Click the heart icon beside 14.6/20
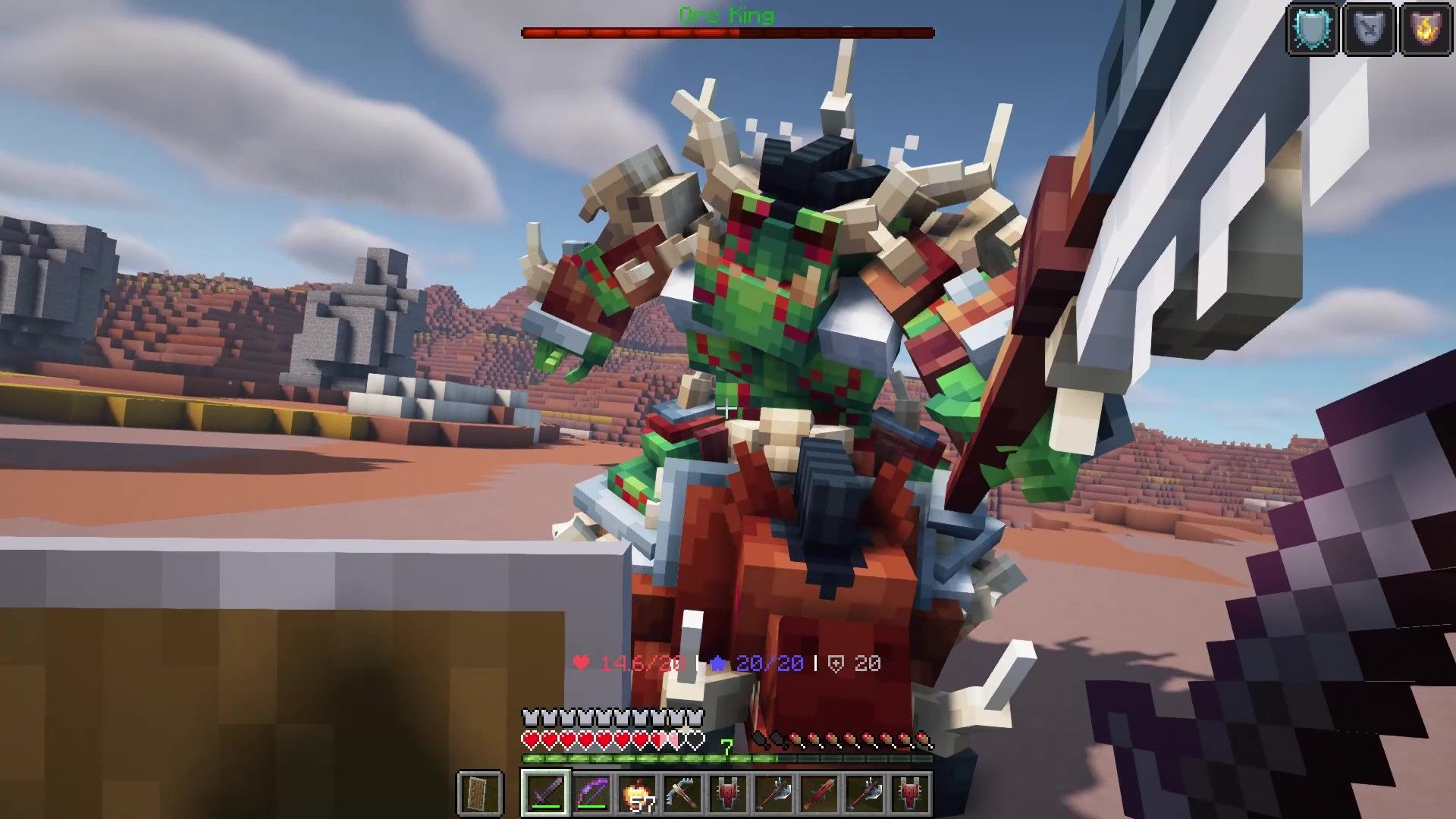The height and width of the screenshot is (819, 1456). point(581,662)
